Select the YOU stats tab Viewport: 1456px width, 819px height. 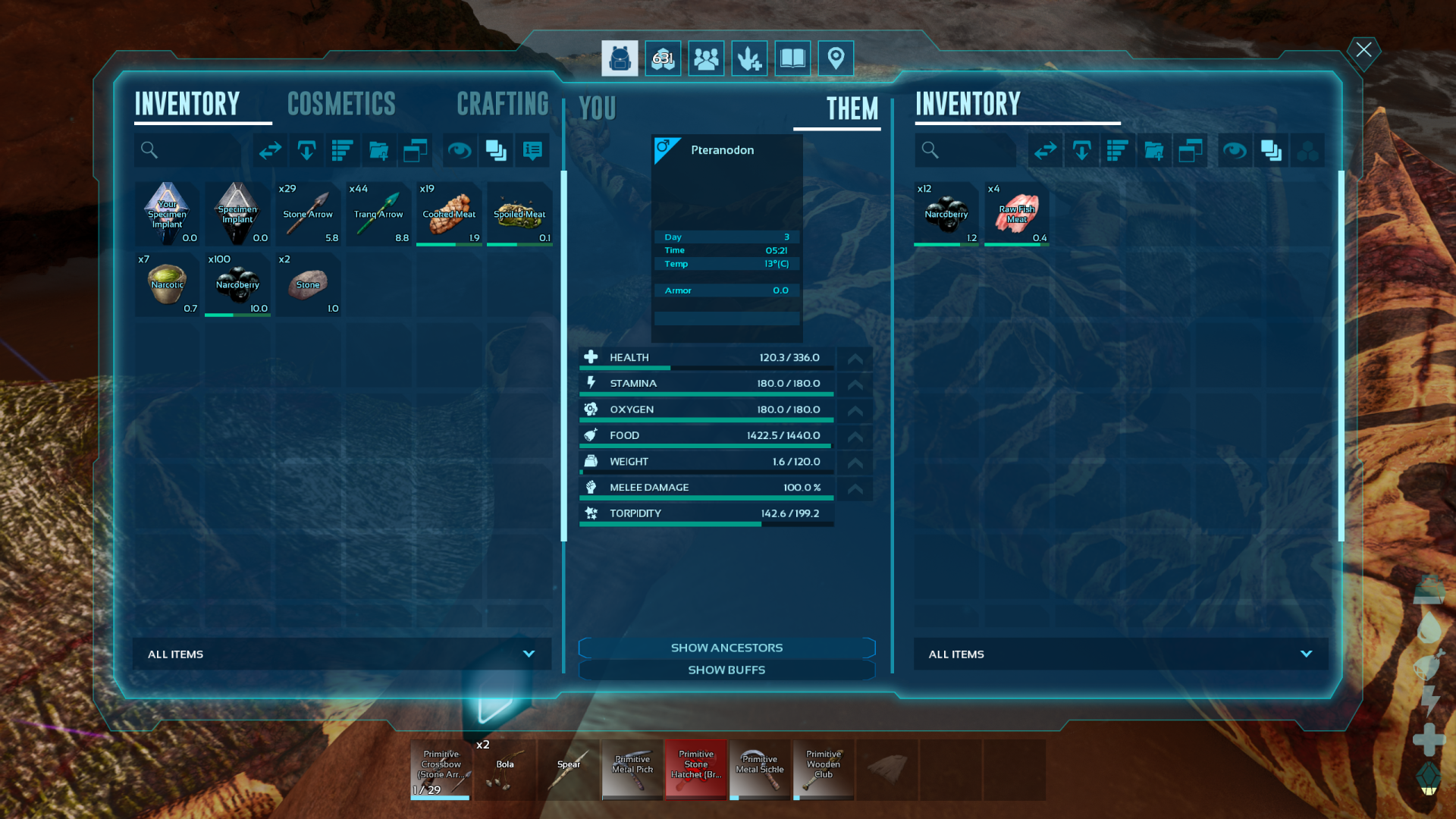tap(598, 108)
